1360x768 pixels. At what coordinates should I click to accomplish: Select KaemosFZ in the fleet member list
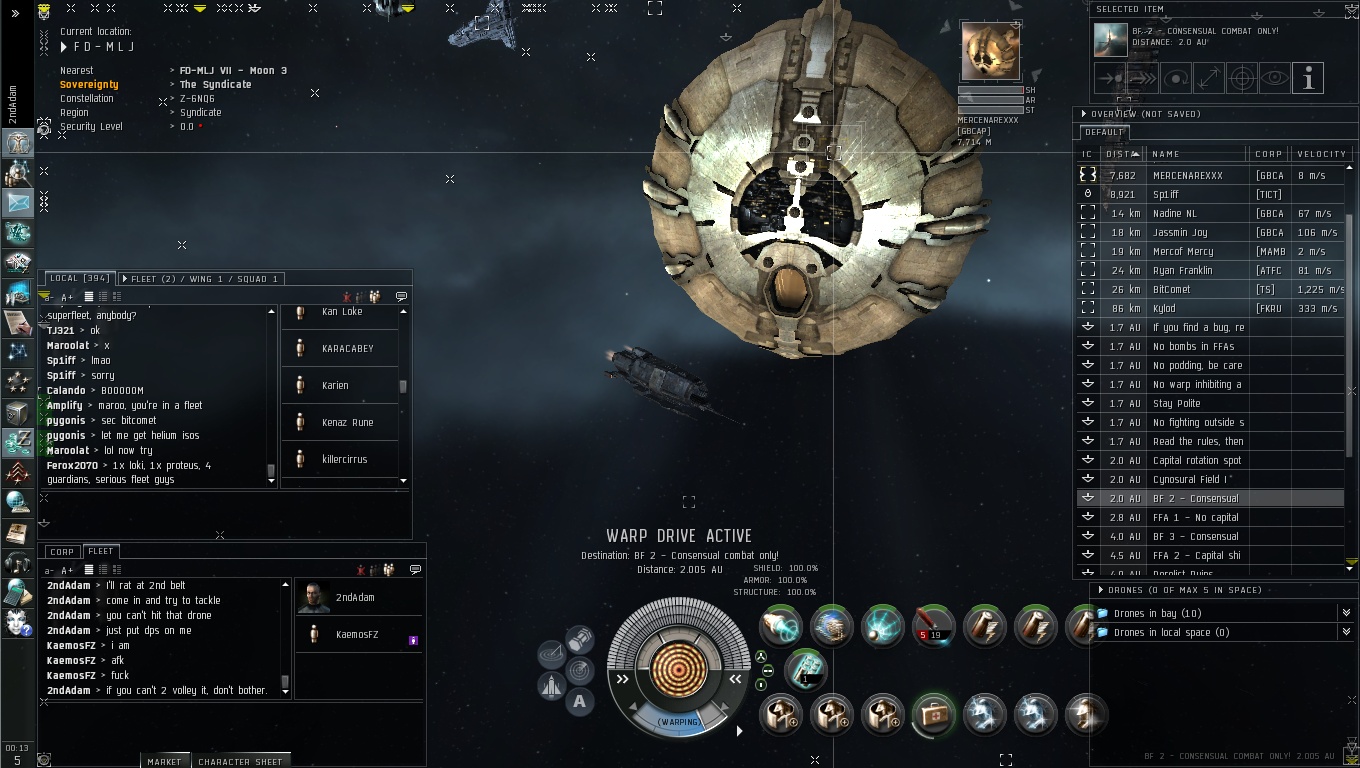click(356, 635)
